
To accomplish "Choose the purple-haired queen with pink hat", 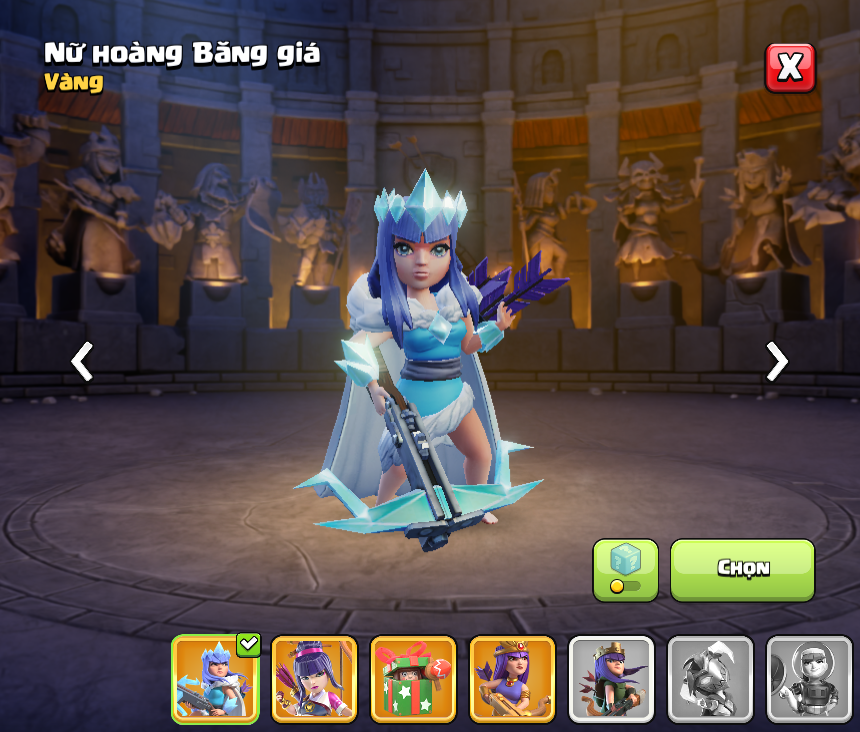I will pyautogui.click(x=314, y=679).
